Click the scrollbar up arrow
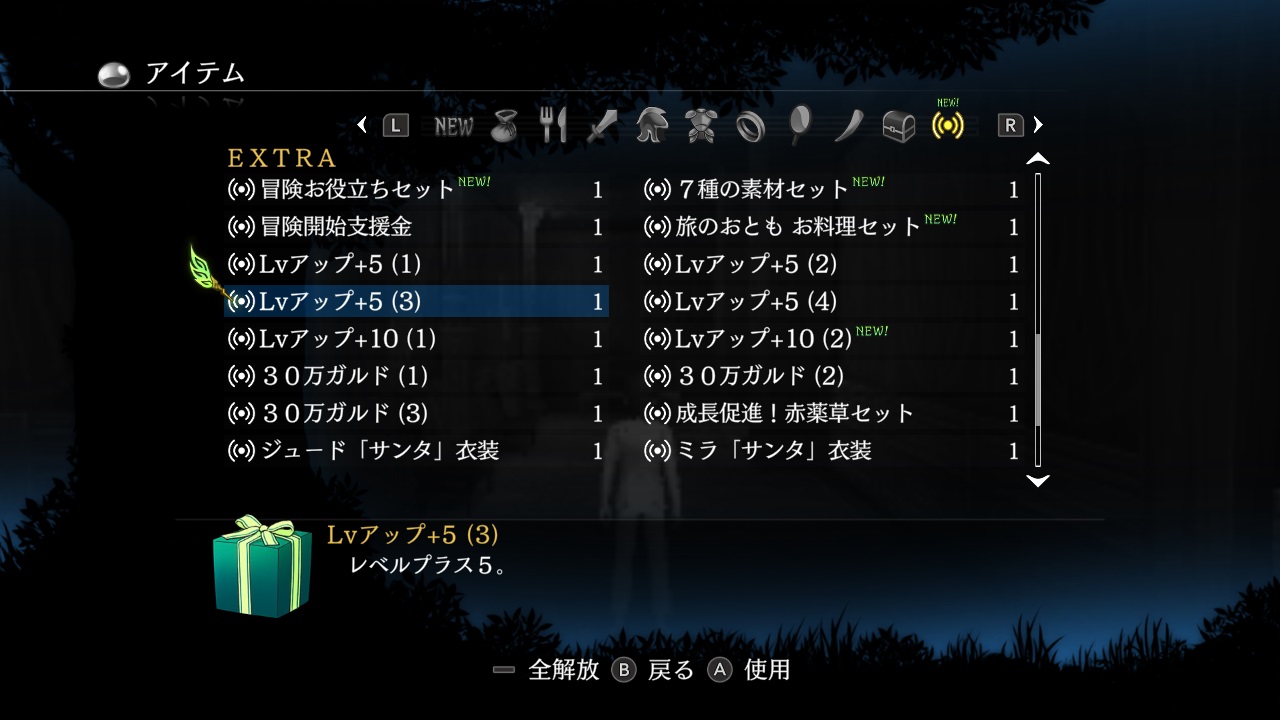 coord(1038,156)
